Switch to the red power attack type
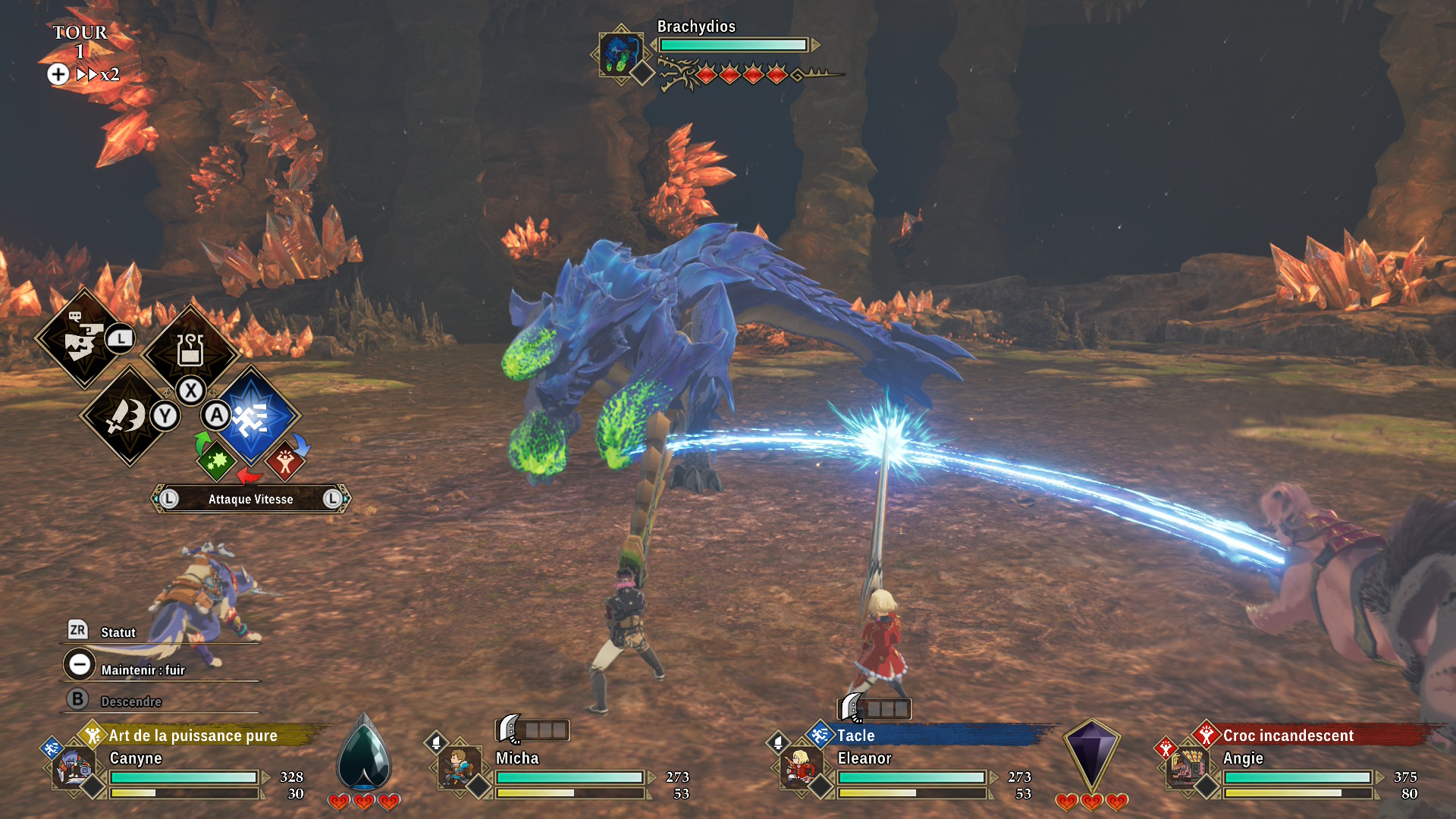1456x819 pixels. click(285, 461)
